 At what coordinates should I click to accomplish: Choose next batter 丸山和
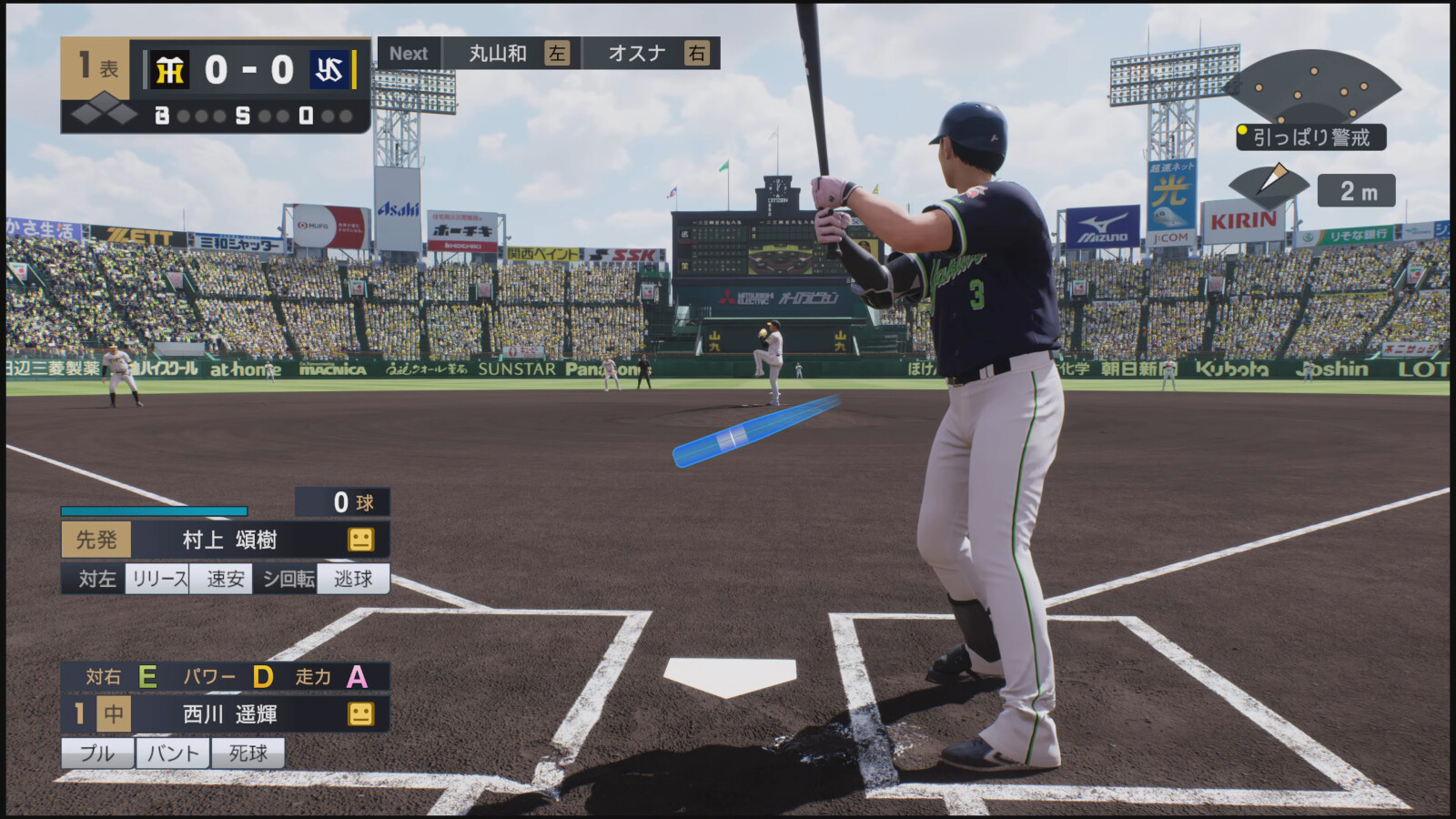(498, 54)
